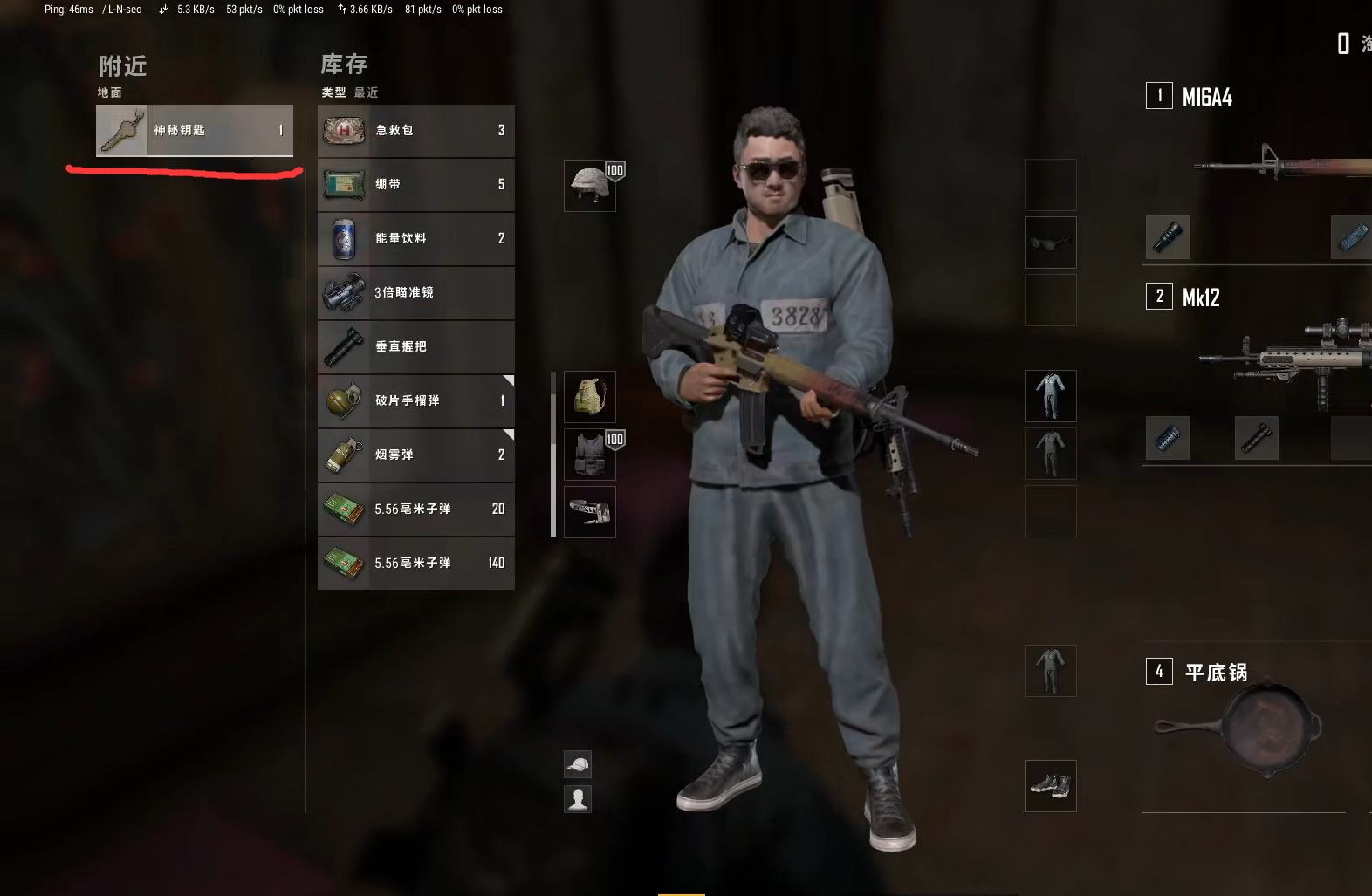Select the equipped helmet with 100 durability
The image size is (1372, 896).
[x=589, y=185]
